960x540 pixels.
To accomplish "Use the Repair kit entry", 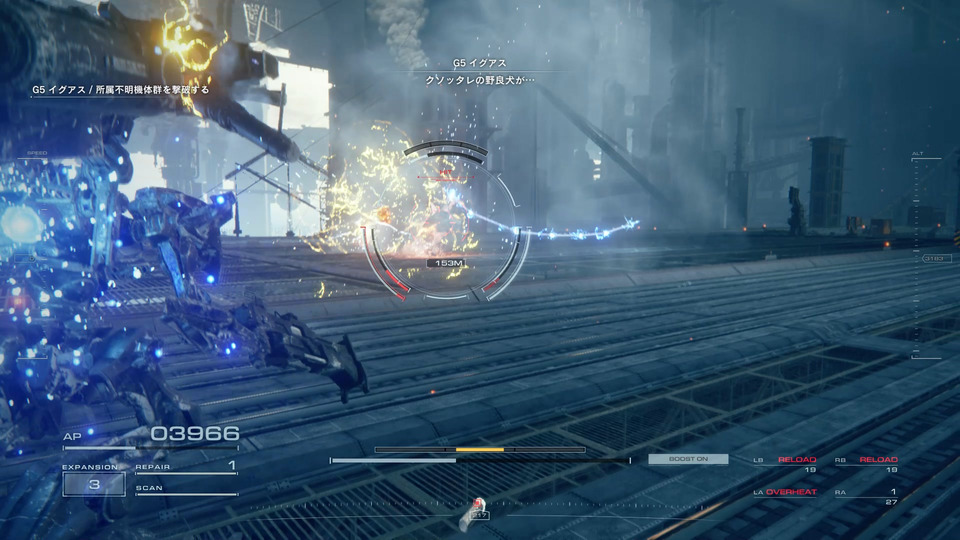I will click(x=186, y=466).
